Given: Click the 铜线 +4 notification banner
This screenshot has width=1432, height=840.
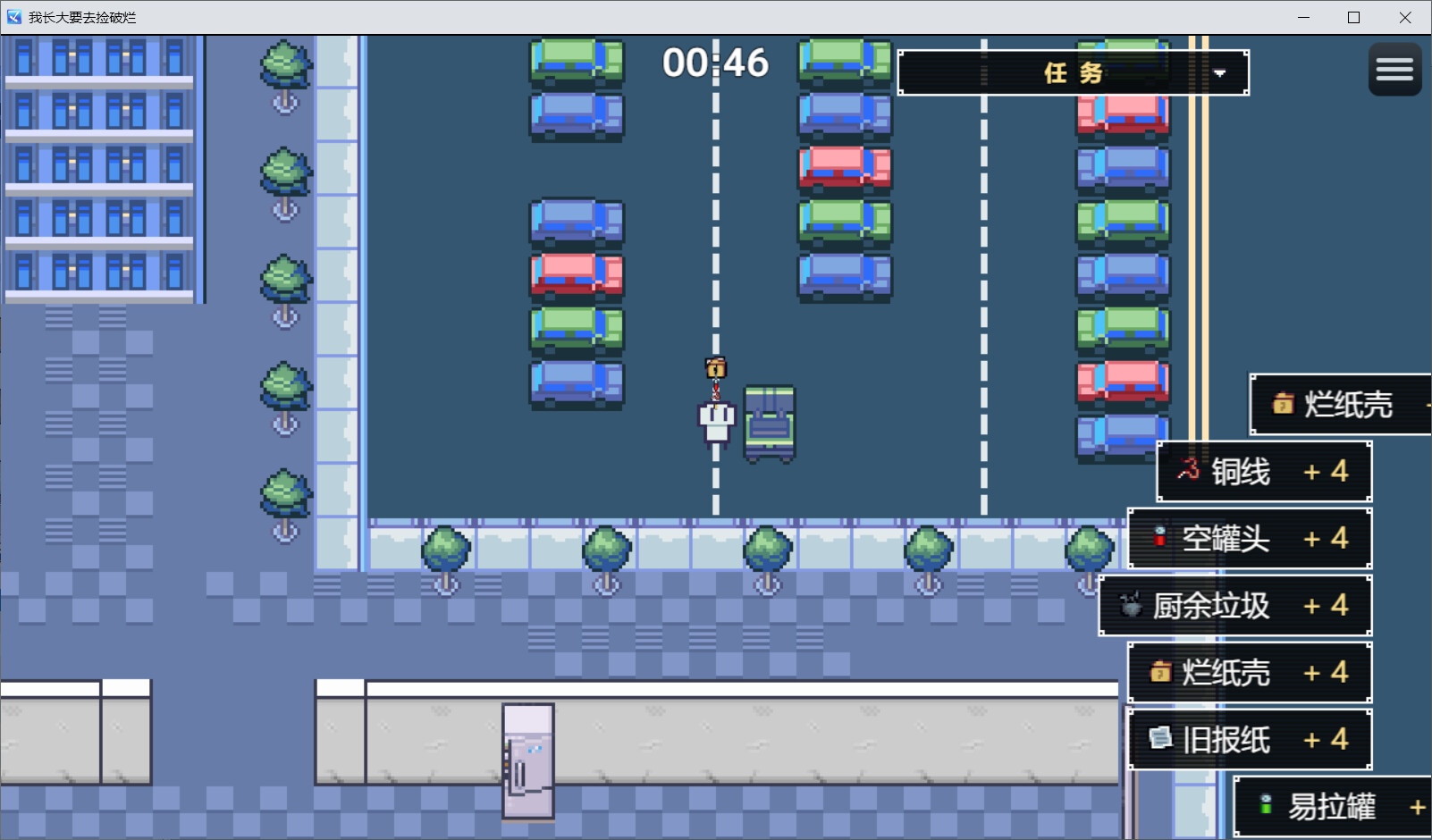Looking at the screenshot, I should 1262,471.
